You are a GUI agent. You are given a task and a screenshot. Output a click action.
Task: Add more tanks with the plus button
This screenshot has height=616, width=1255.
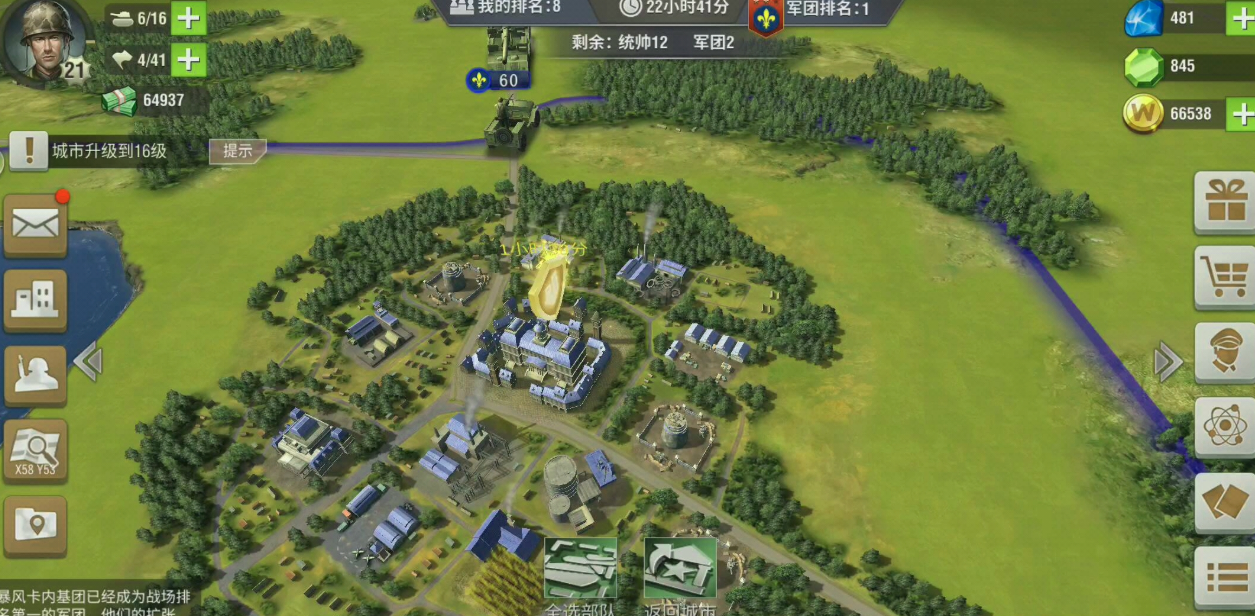[x=188, y=19]
